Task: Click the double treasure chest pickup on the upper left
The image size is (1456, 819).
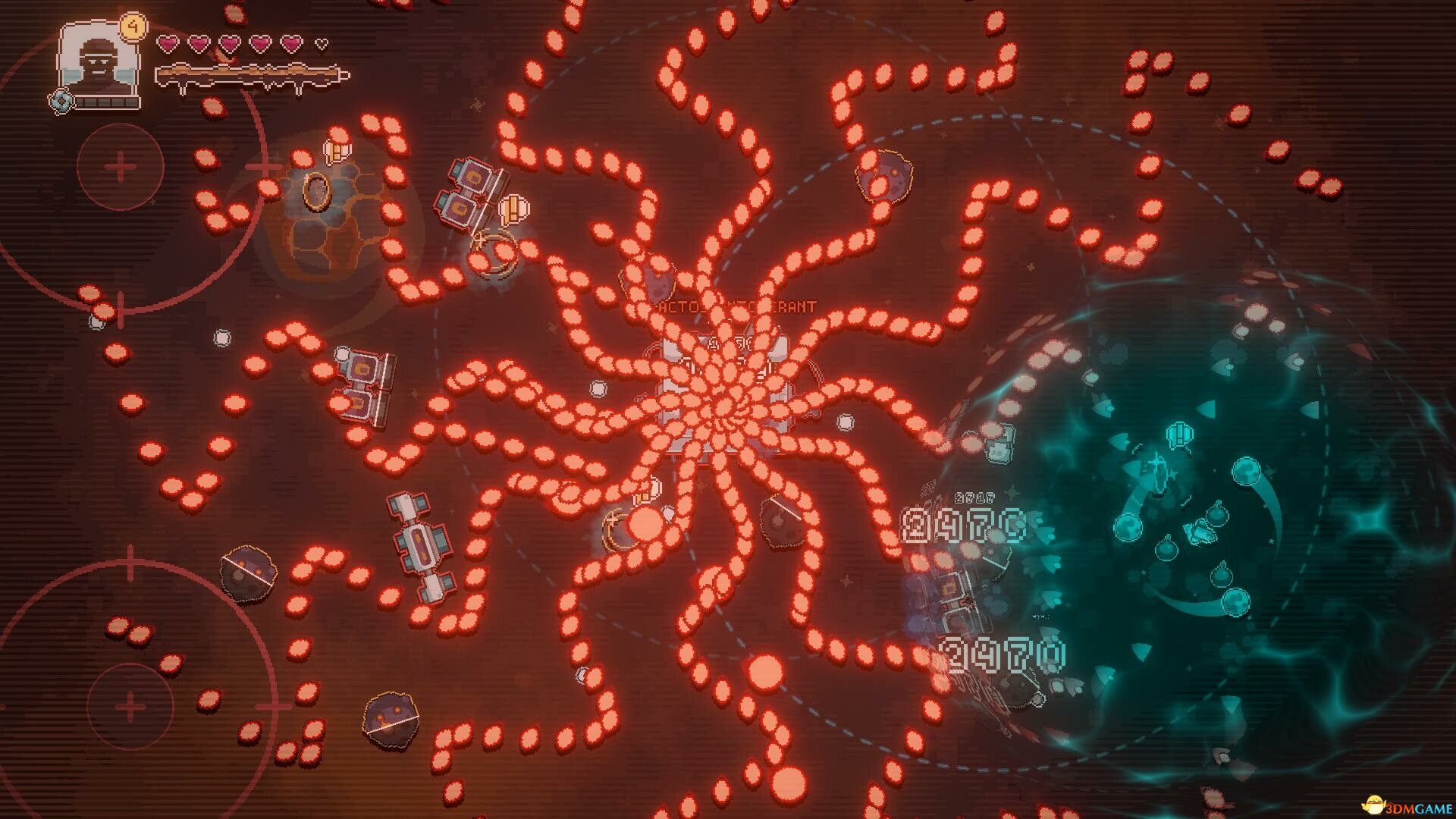Action: (x=466, y=193)
